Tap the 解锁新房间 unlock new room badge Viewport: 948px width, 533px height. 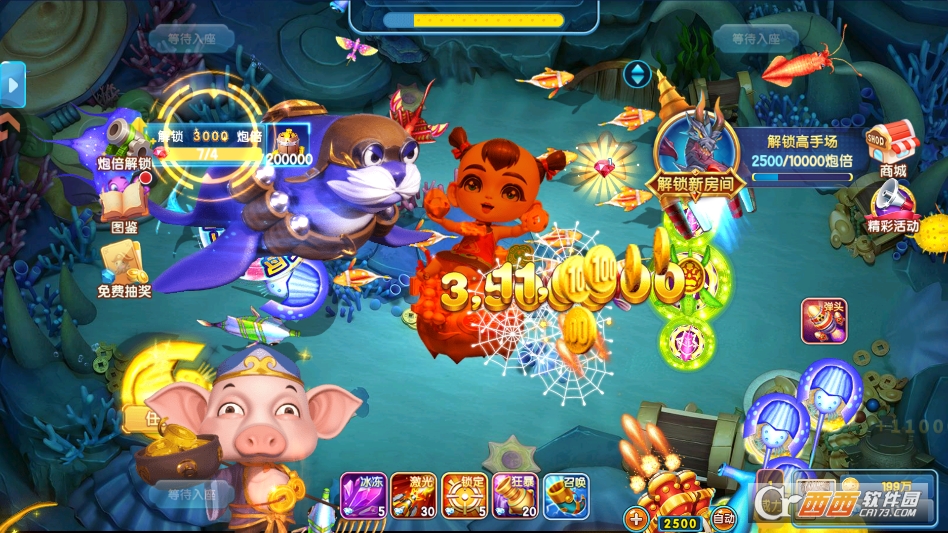696,150
